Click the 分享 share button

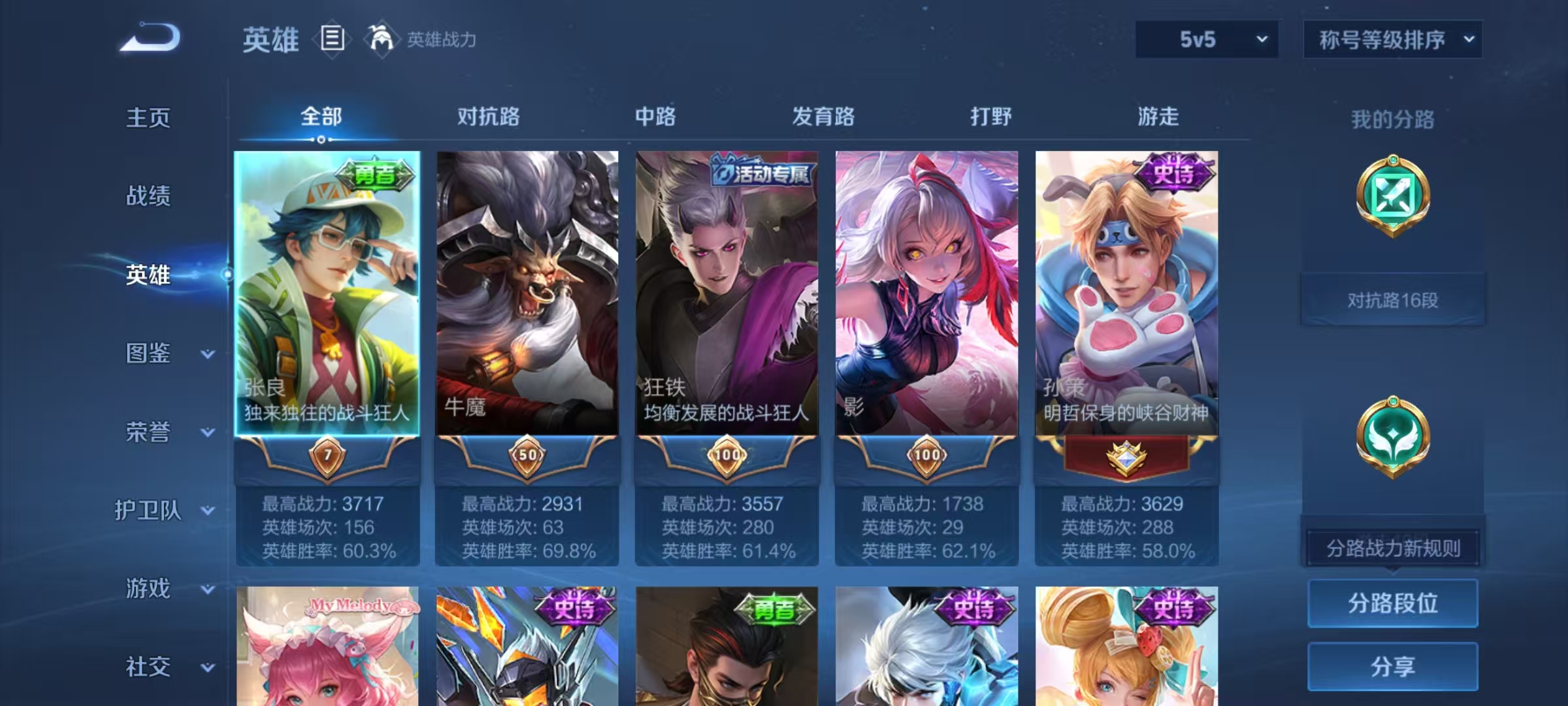point(1392,667)
